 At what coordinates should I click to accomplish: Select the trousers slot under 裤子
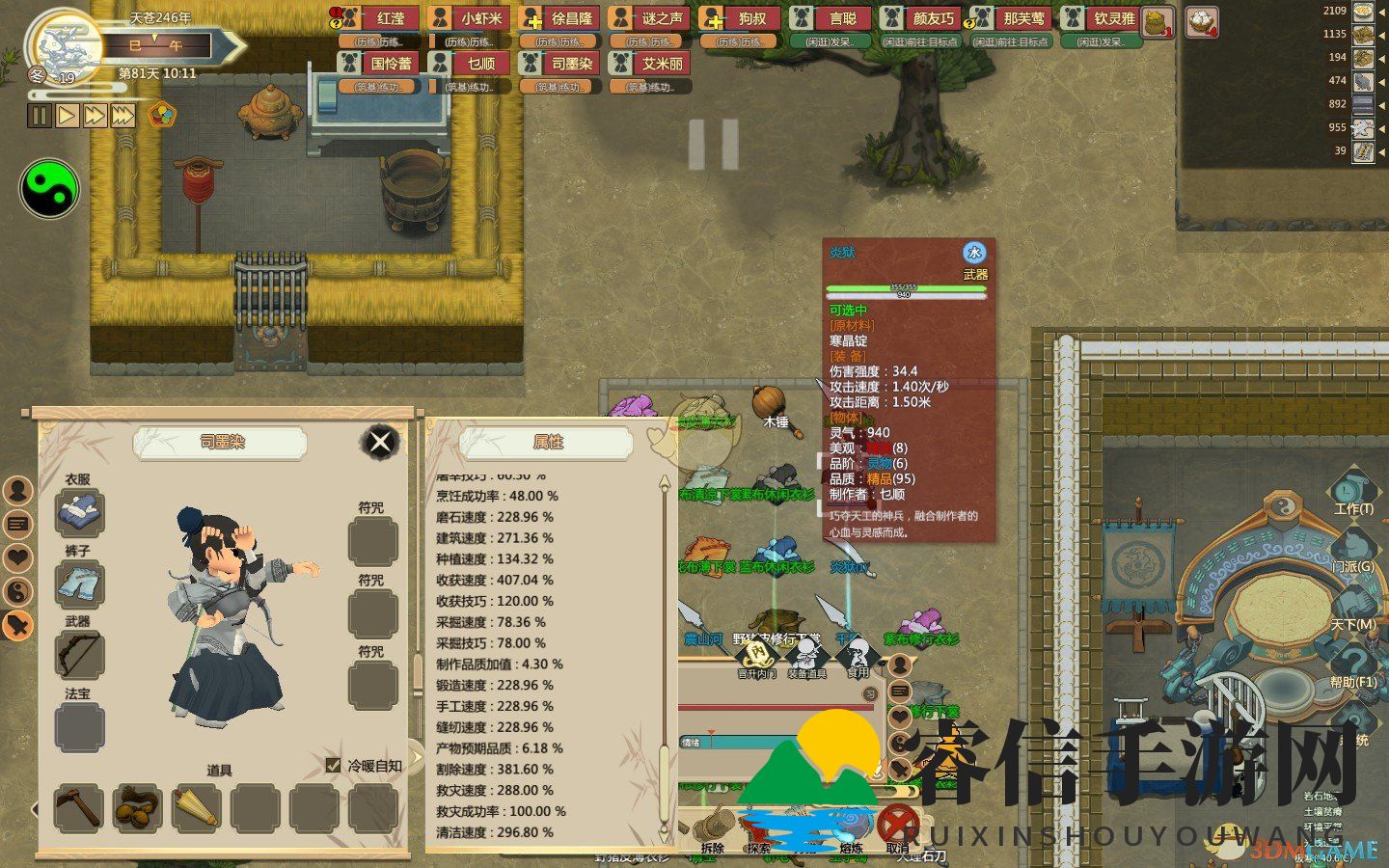(79, 584)
